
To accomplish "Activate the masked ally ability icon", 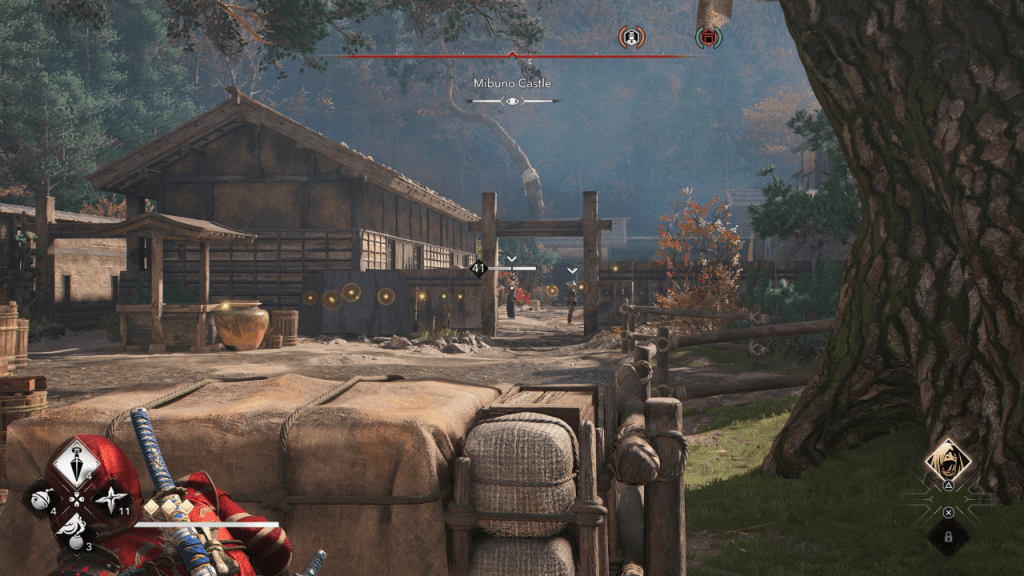I will pos(946,461).
